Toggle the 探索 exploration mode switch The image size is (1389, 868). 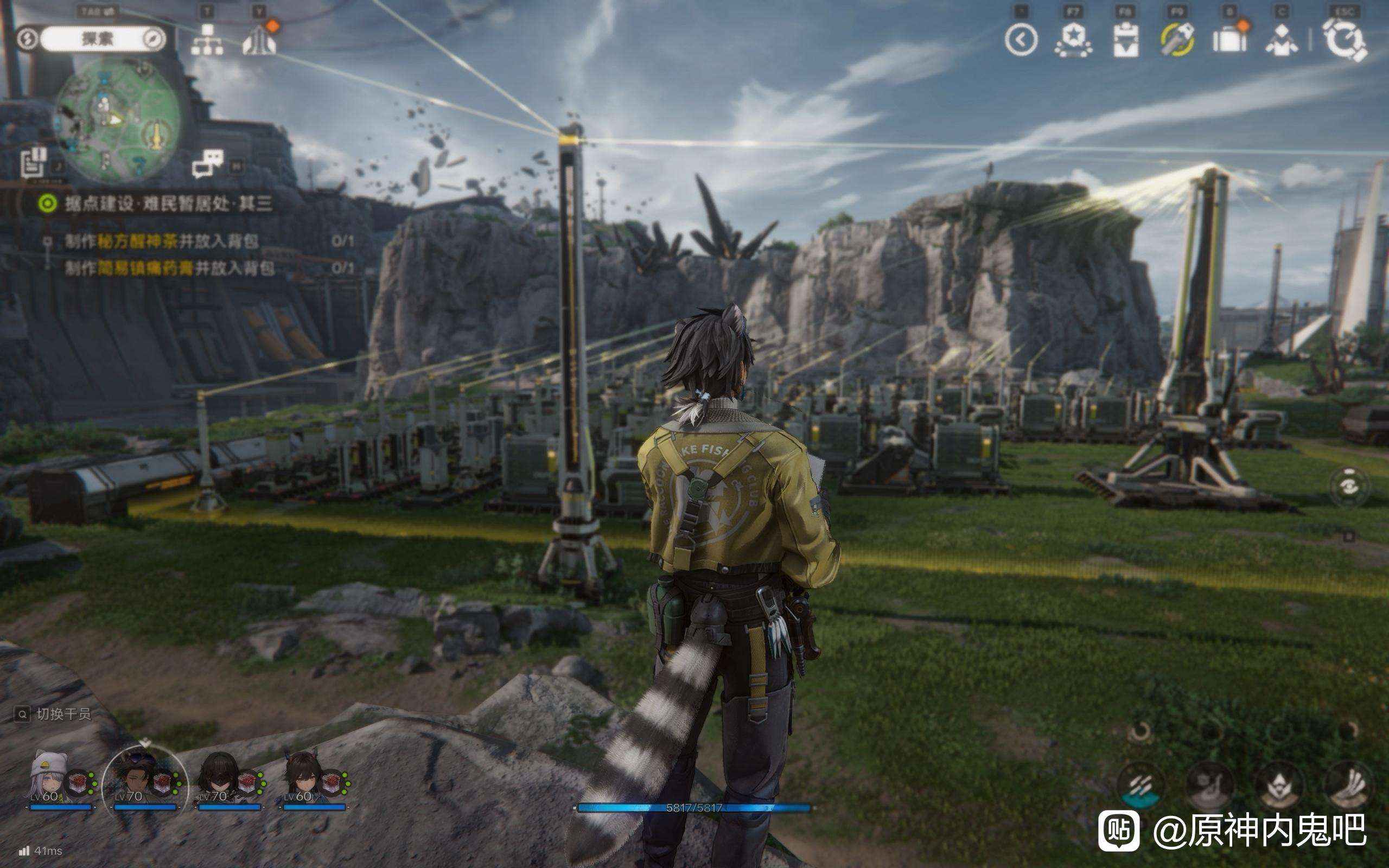97,39
